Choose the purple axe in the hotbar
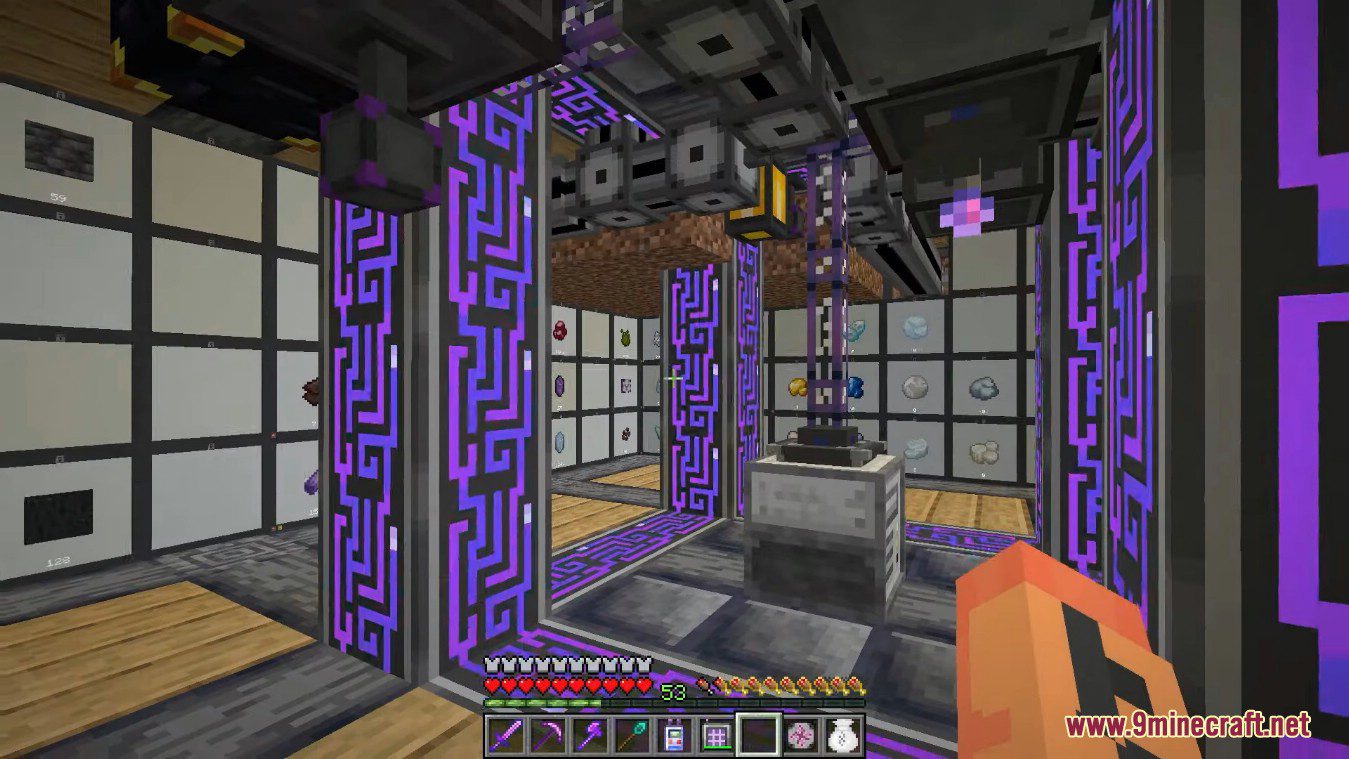 pyautogui.click(x=588, y=736)
